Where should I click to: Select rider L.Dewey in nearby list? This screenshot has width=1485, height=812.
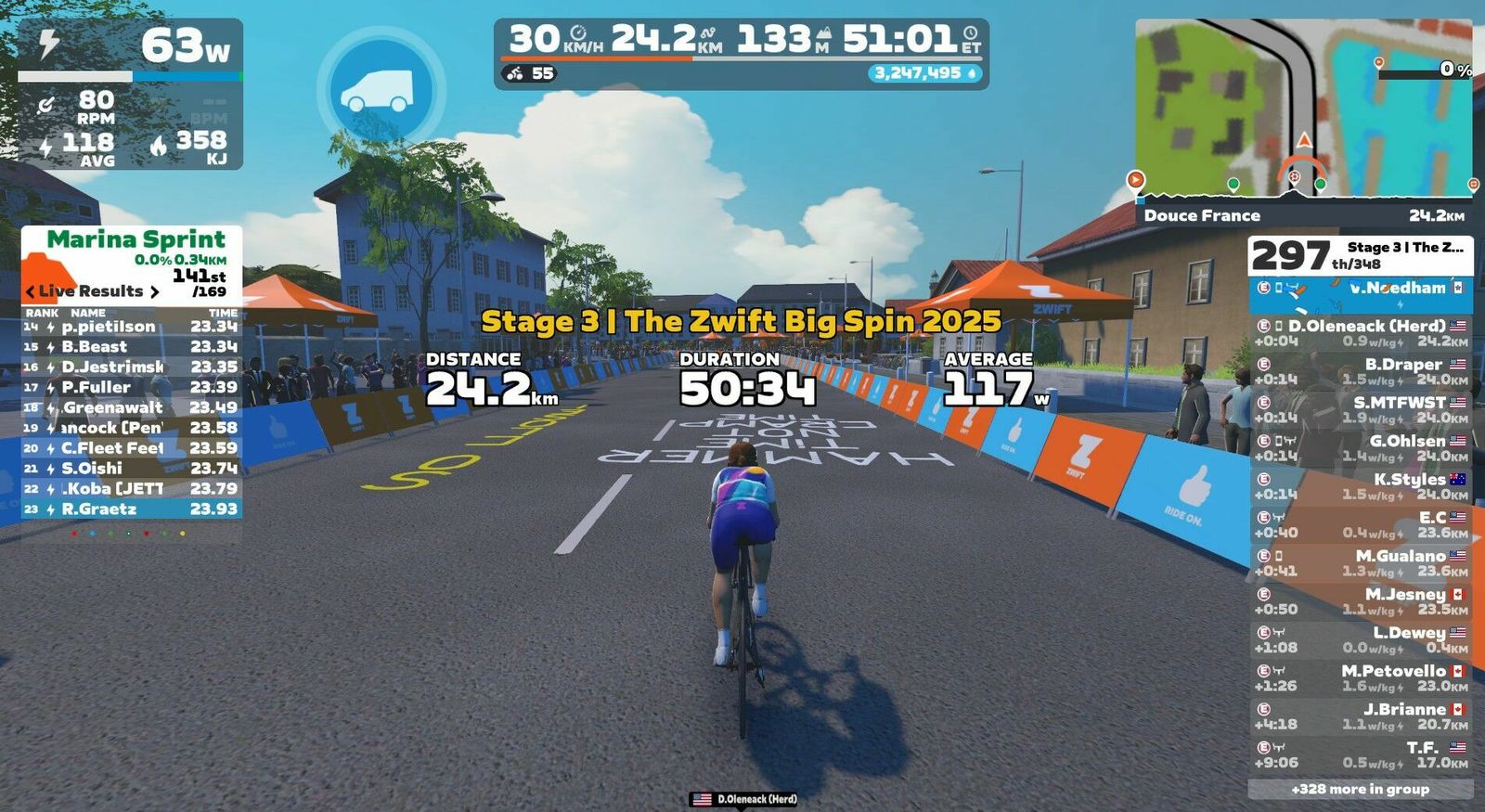point(1360,639)
